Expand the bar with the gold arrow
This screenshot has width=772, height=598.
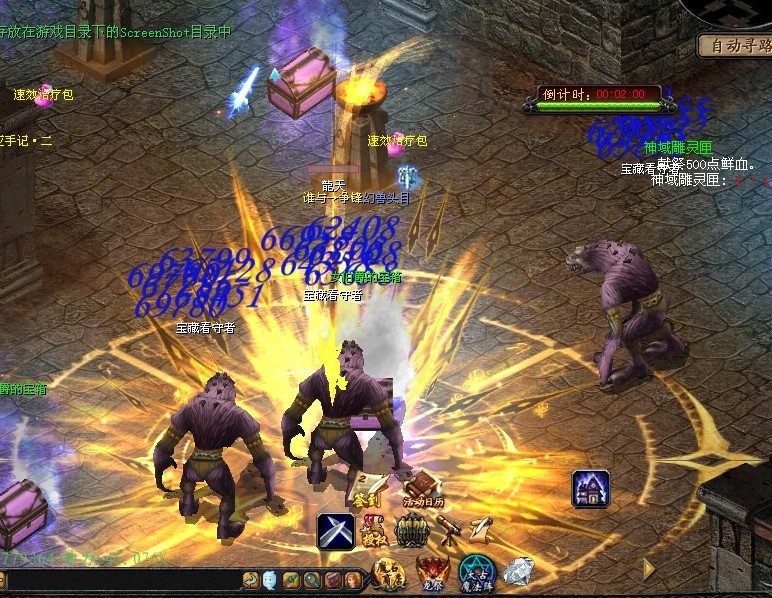[648, 569]
